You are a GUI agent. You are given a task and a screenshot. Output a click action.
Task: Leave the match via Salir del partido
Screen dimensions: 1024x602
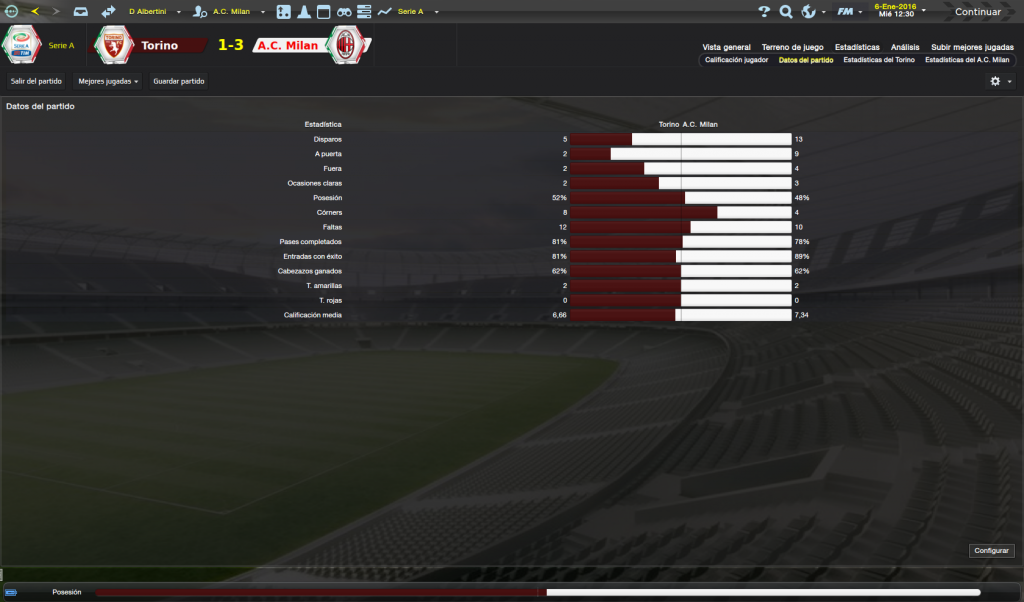tap(36, 81)
